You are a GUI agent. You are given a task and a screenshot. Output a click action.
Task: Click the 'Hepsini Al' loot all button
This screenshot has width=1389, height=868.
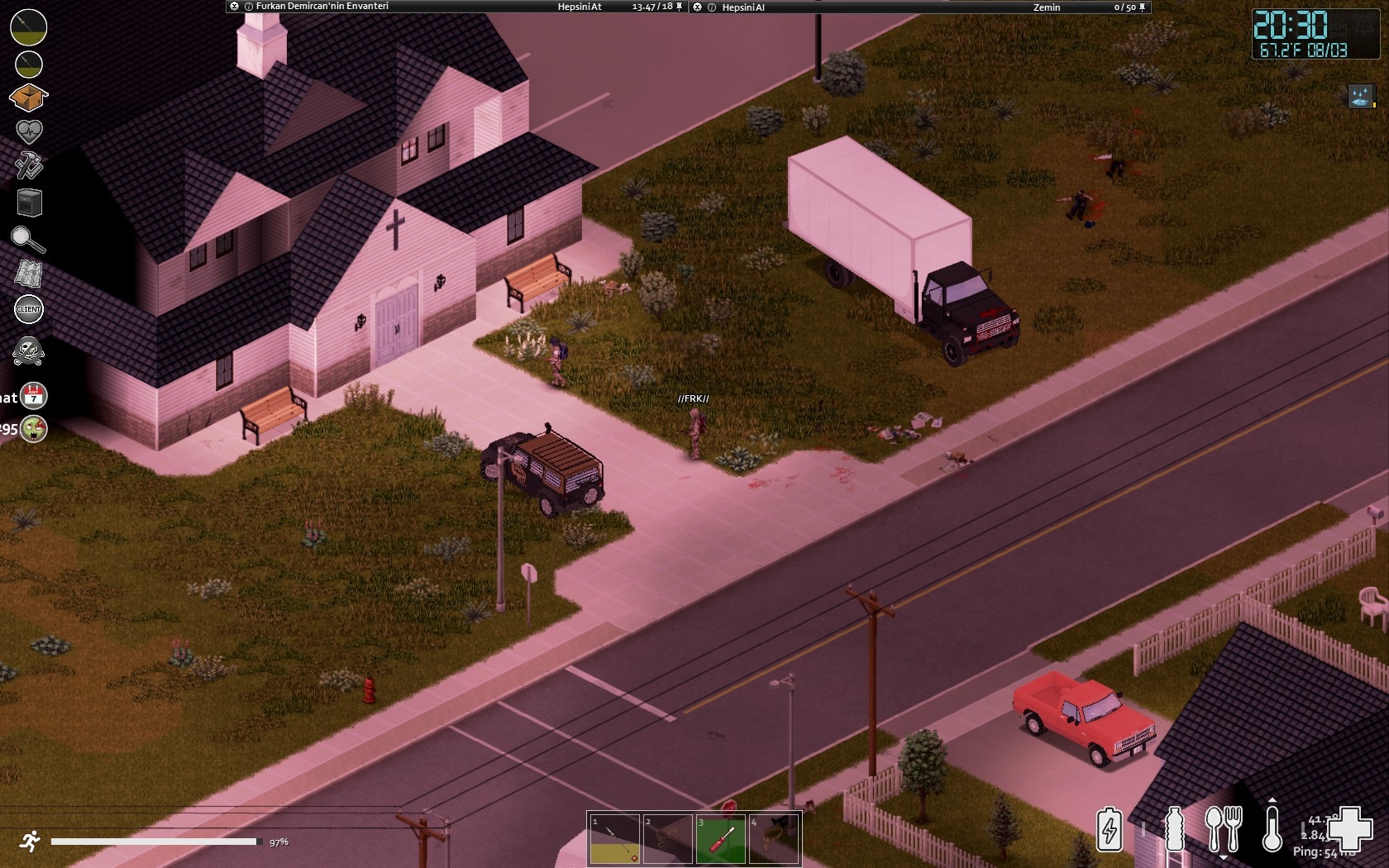tap(743, 7)
